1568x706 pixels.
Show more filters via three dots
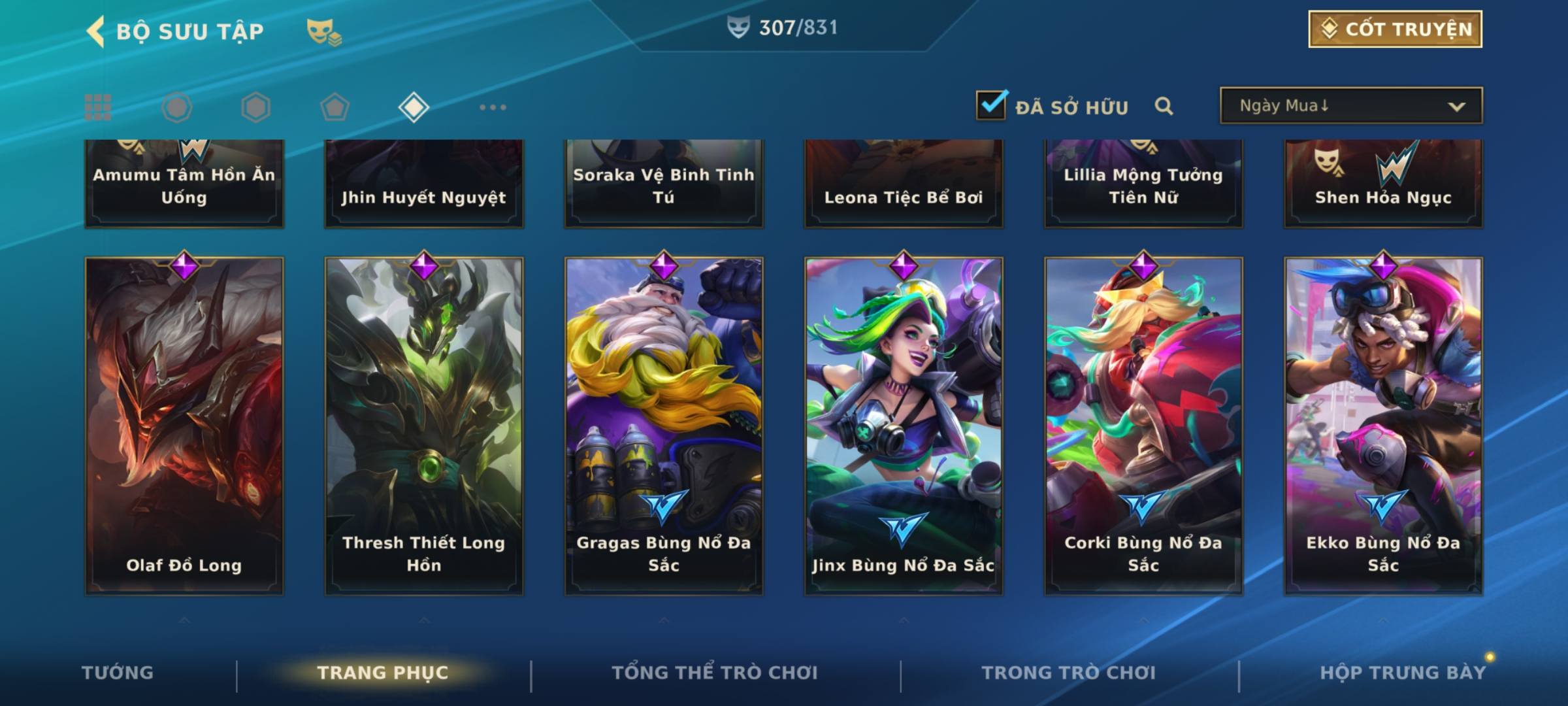coord(493,107)
